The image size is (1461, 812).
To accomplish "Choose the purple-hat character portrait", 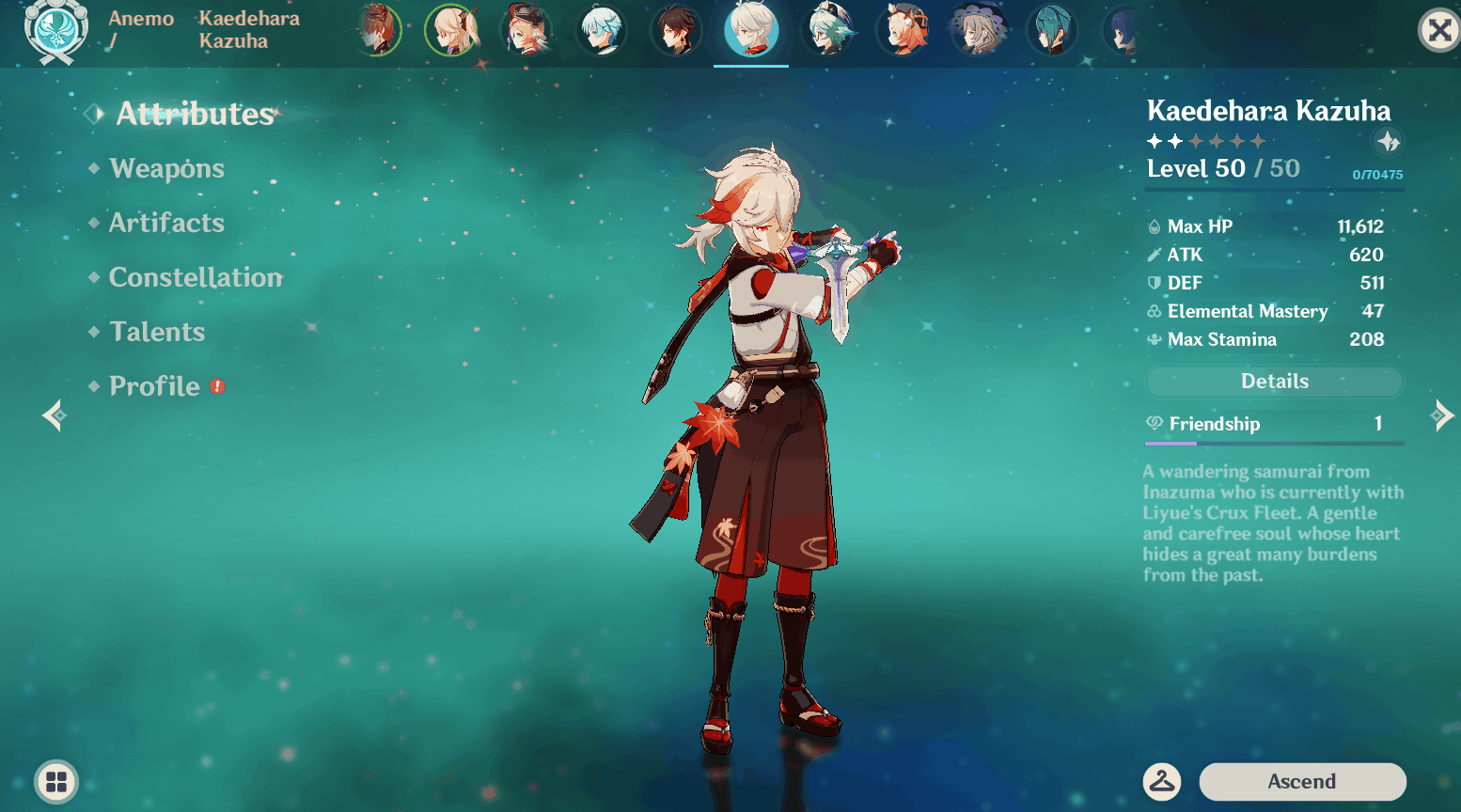I will click(x=978, y=30).
